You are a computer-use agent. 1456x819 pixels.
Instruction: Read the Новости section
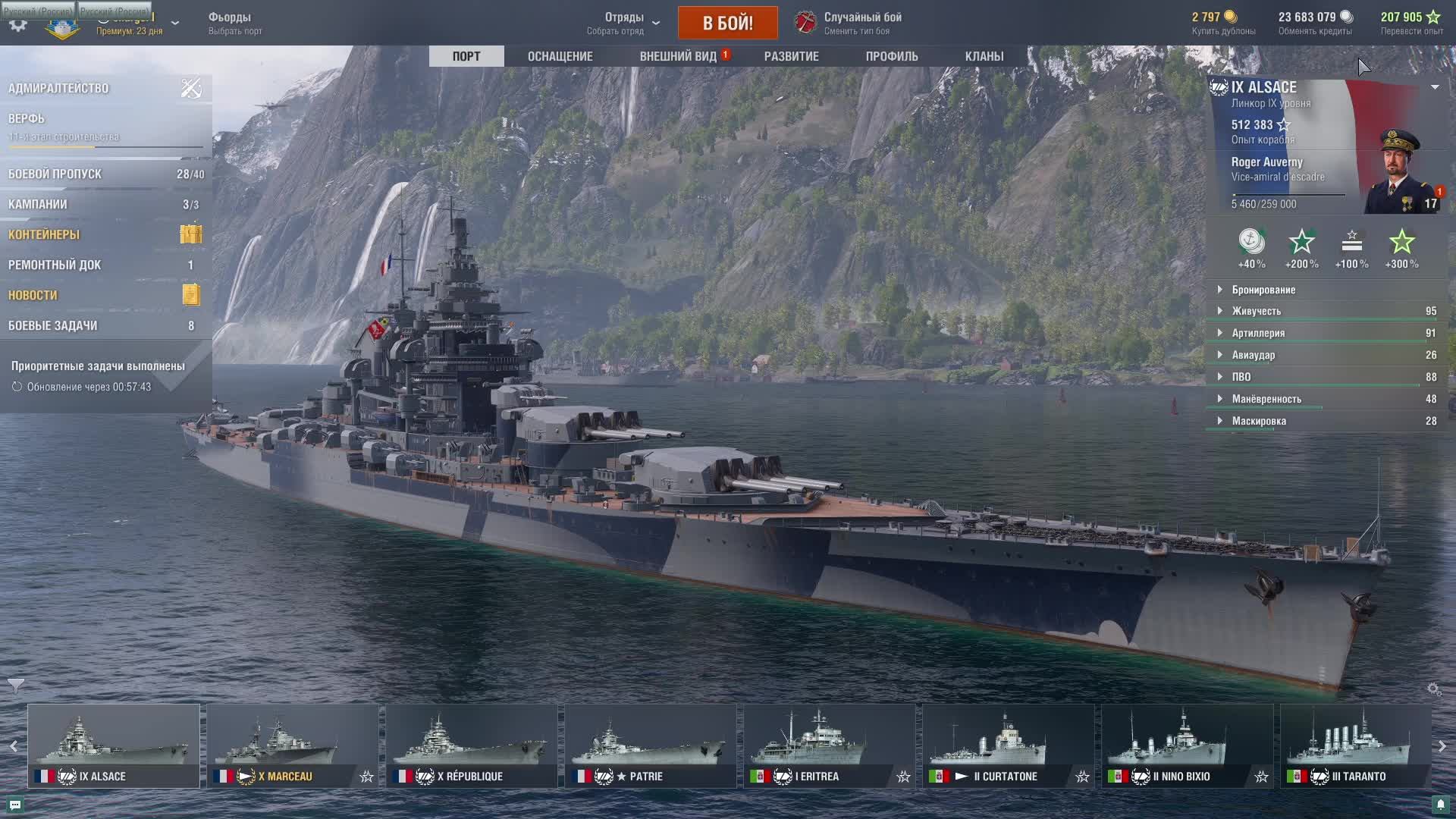click(x=33, y=296)
